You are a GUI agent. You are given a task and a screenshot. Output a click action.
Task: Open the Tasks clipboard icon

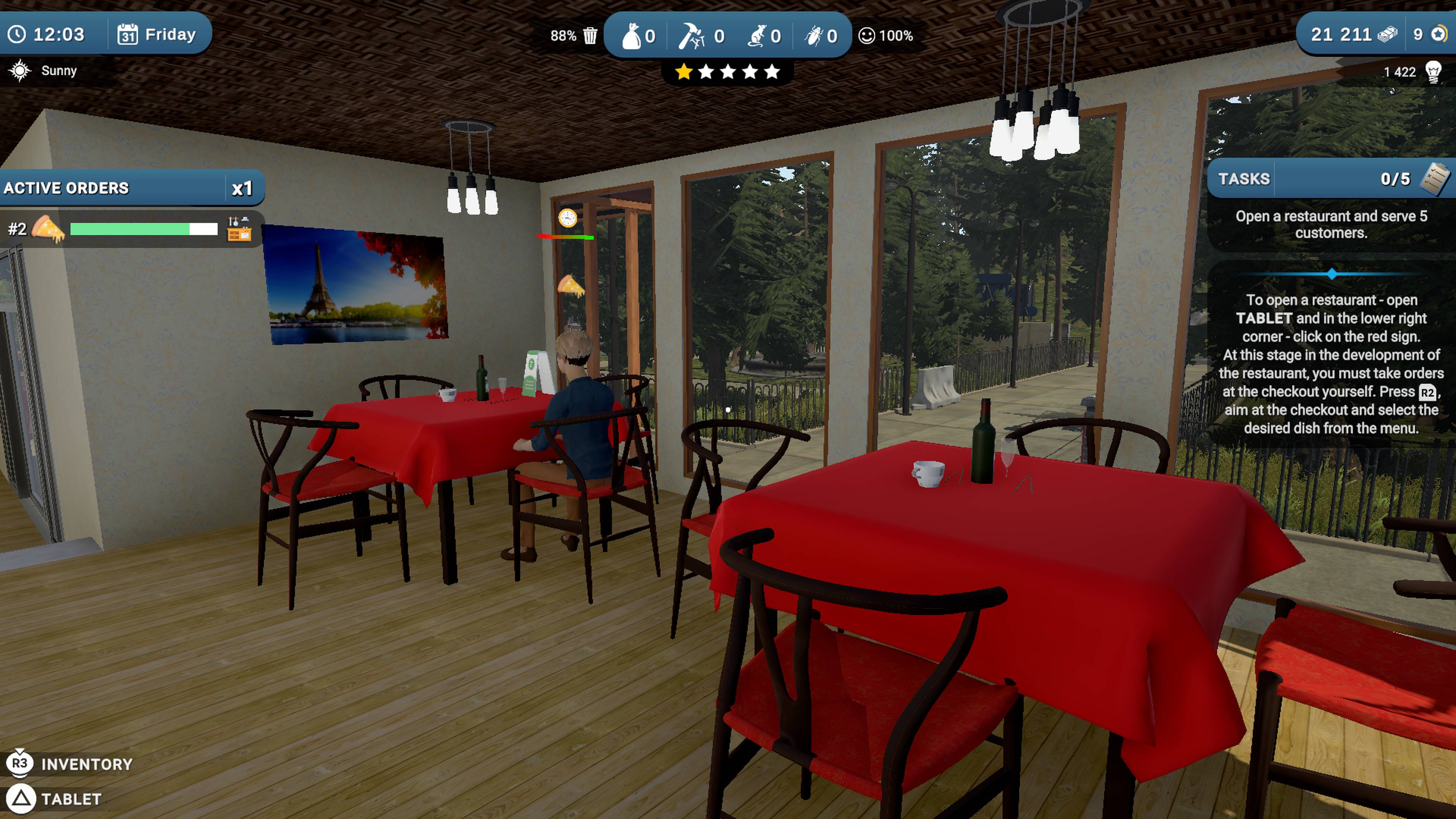[1434, 178]
